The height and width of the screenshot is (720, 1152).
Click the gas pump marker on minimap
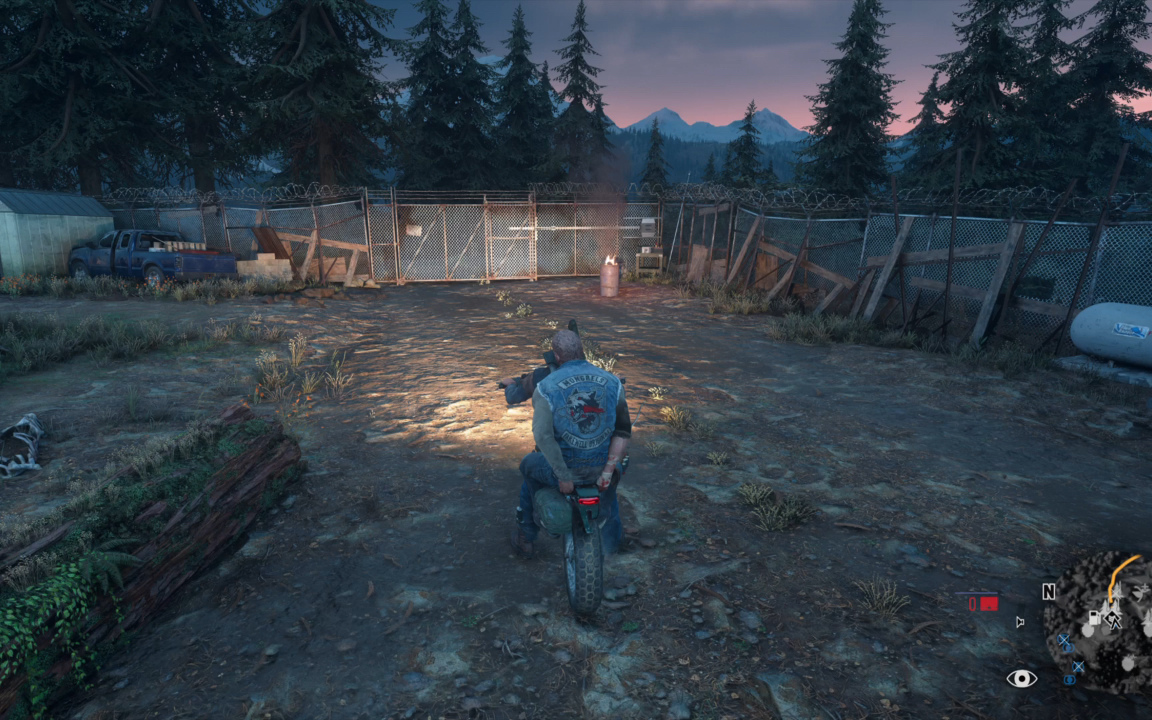(1096, 617)
